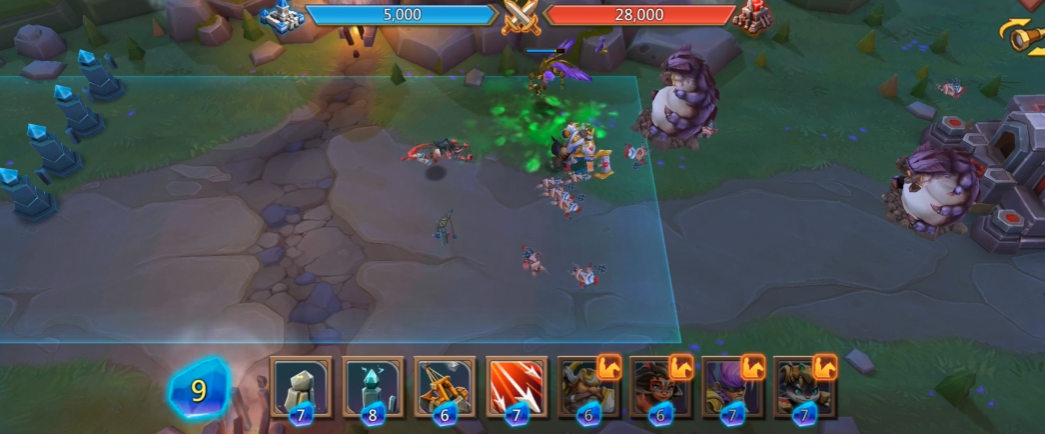The image size is (1045, 434).
Task: Choose the teal crystal tower card
Action: [x=373, y=387]
